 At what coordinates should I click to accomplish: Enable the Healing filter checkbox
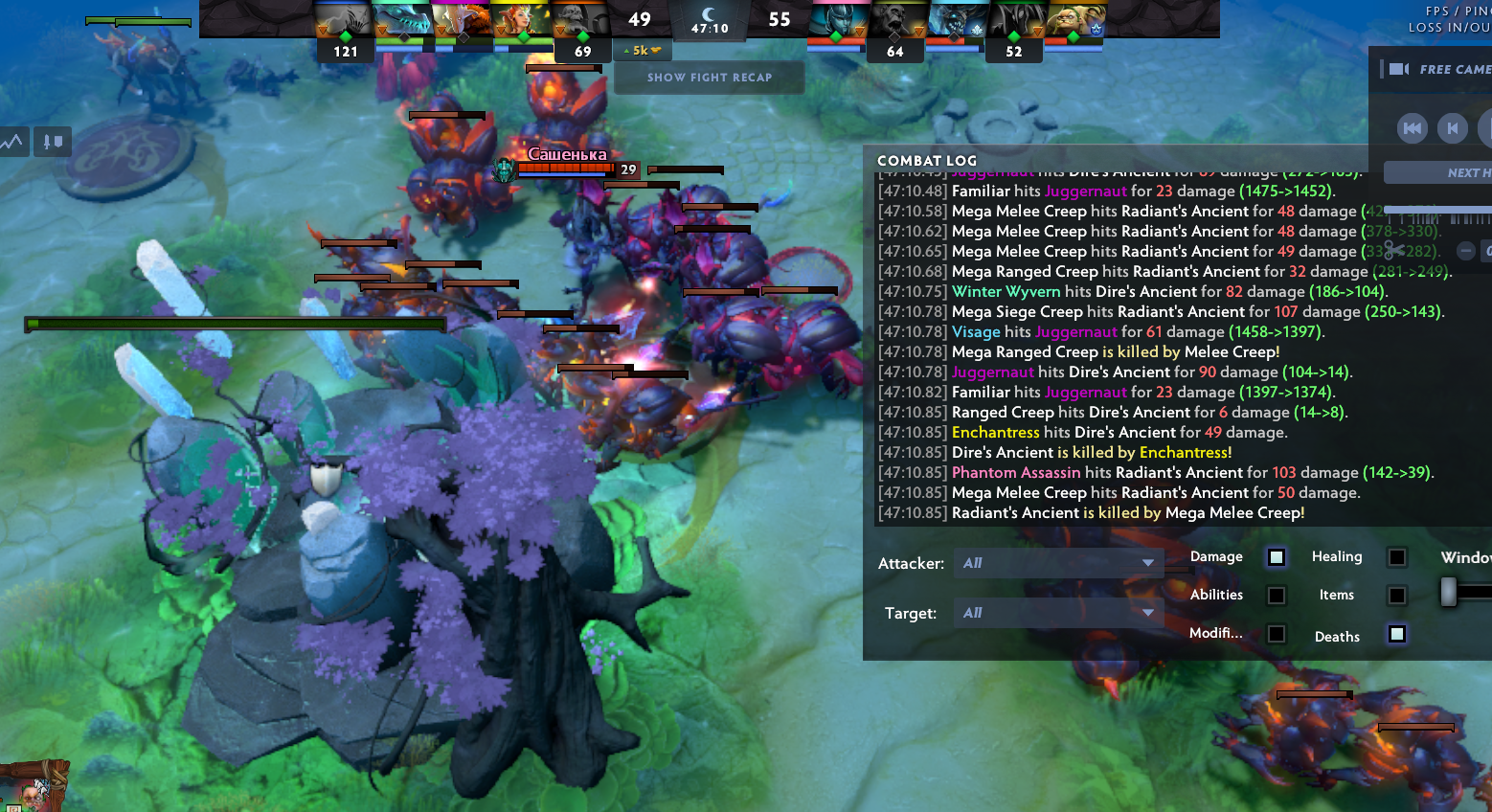coord(1396,556)
